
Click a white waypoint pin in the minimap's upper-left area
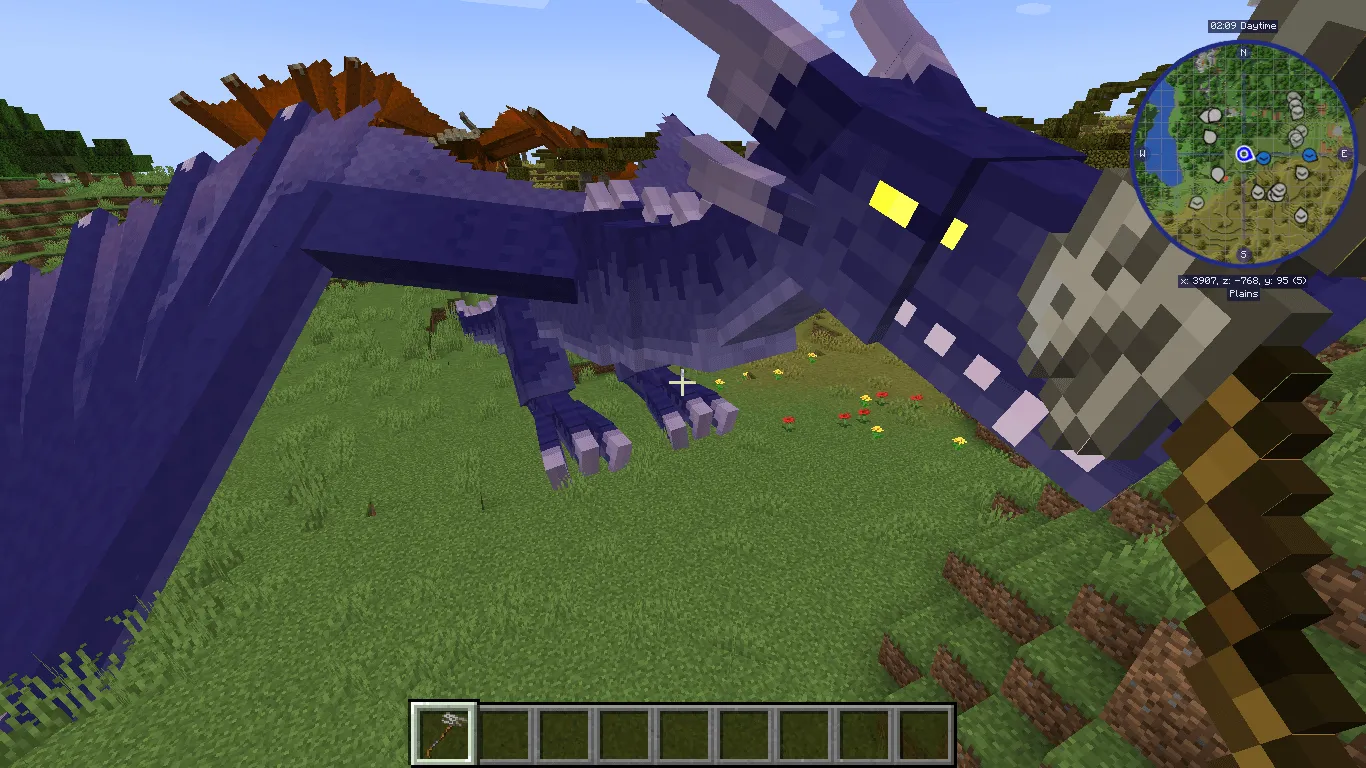click(1212, 114)
